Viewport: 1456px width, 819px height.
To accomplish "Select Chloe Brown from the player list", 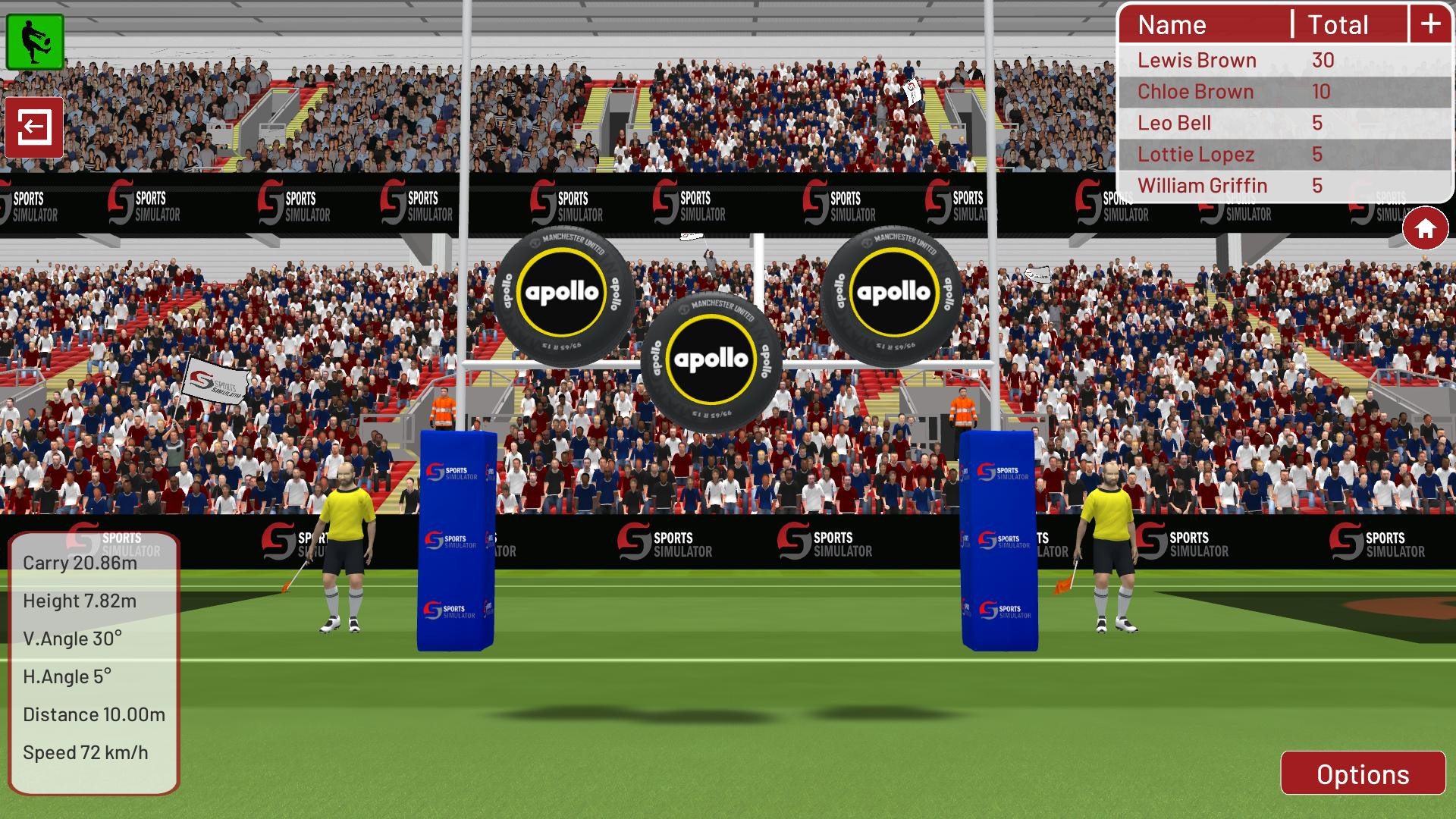I will [x=1195, y=91].
